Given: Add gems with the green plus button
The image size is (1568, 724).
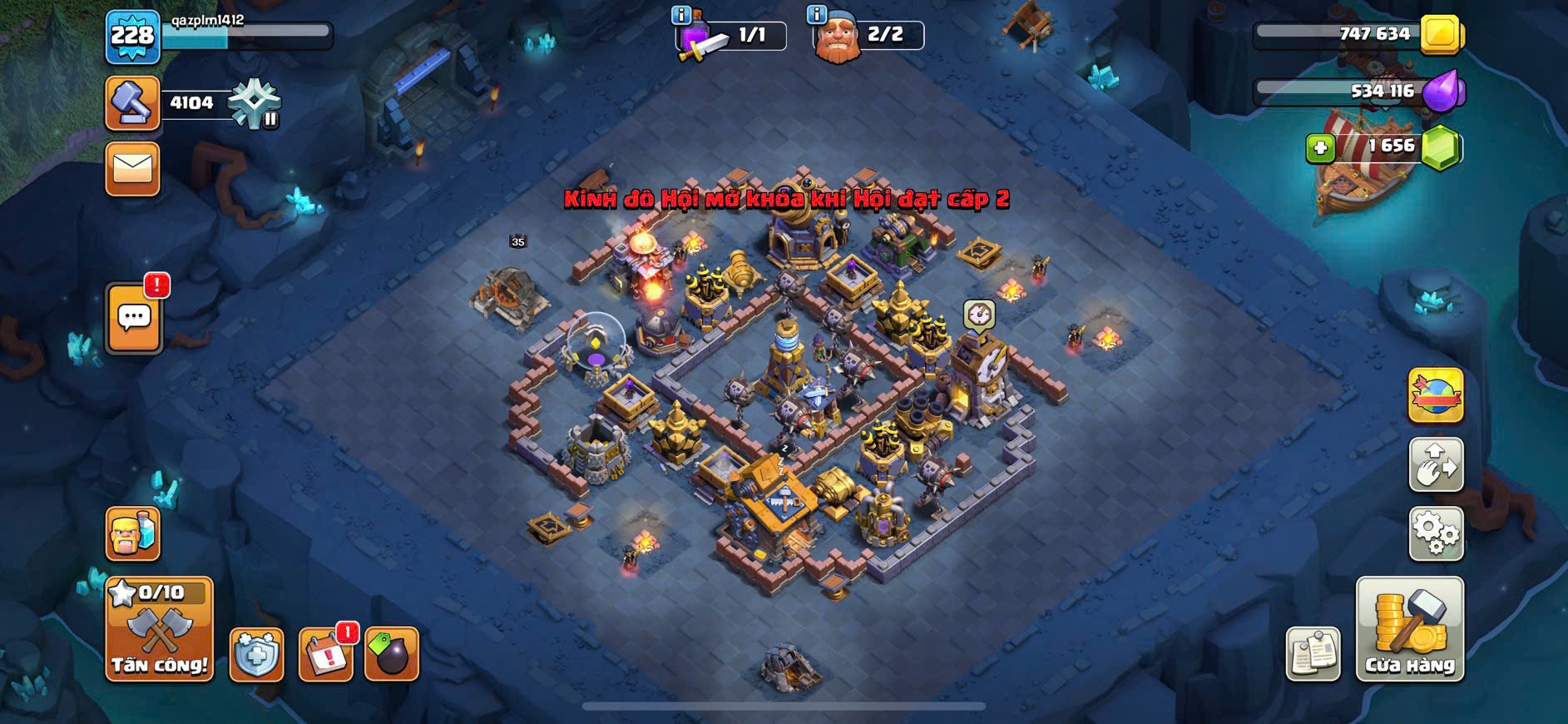Looking at the screenshot, I should (x=1319, y=148).
